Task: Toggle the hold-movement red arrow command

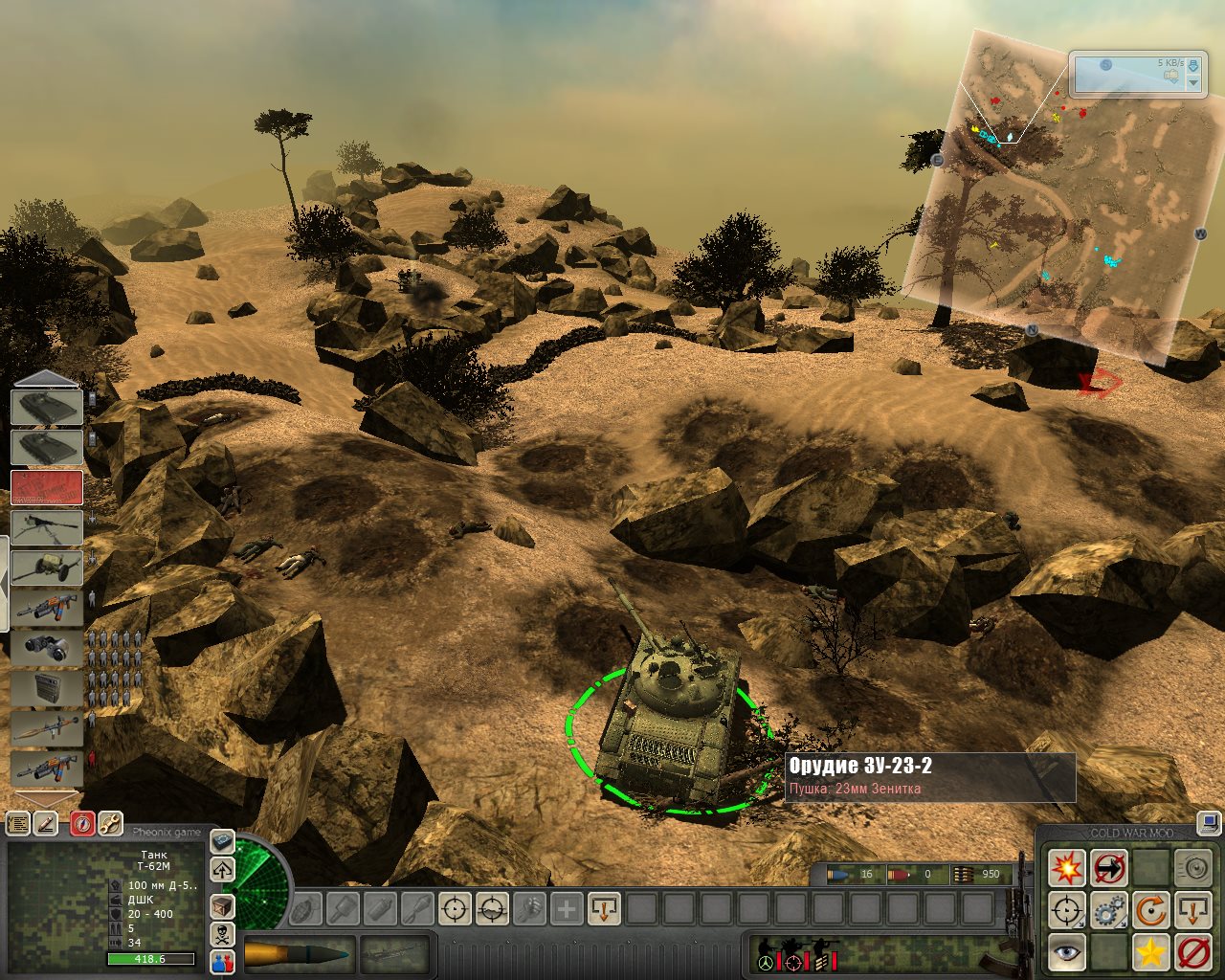Action: pos(1109,868)
